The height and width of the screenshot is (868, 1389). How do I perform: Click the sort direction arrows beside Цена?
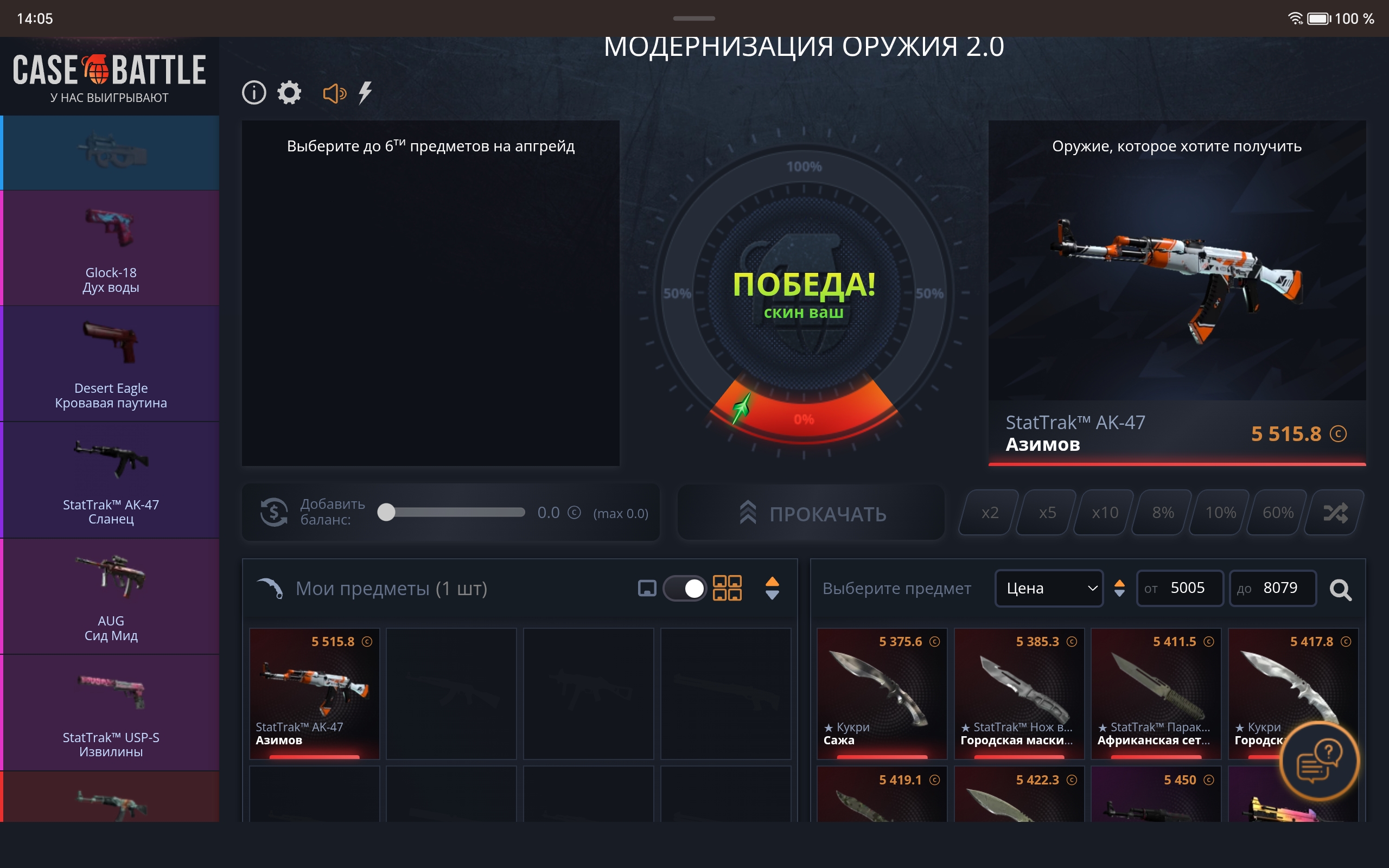click(1119, 589)
